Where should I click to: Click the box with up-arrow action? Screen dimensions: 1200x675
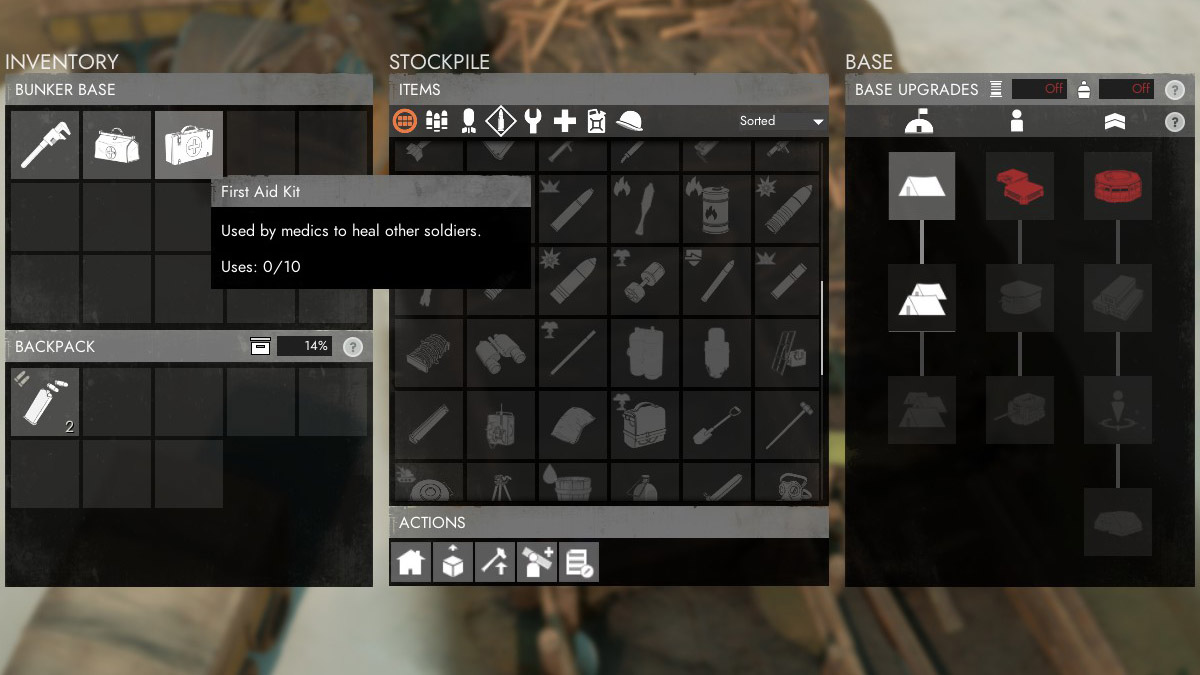point(452,562)
